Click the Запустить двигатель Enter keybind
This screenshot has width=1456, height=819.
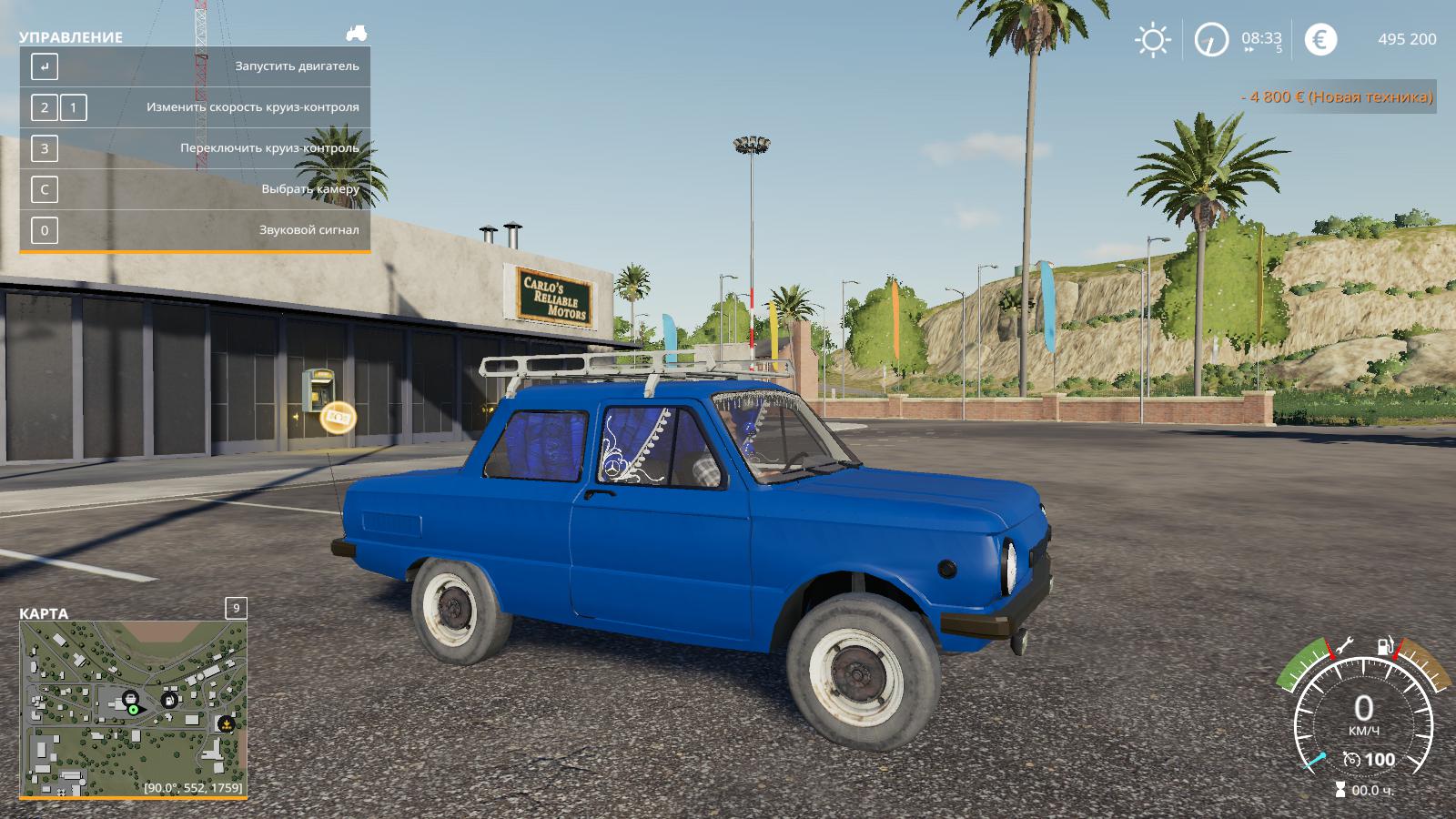click(43, 66)
